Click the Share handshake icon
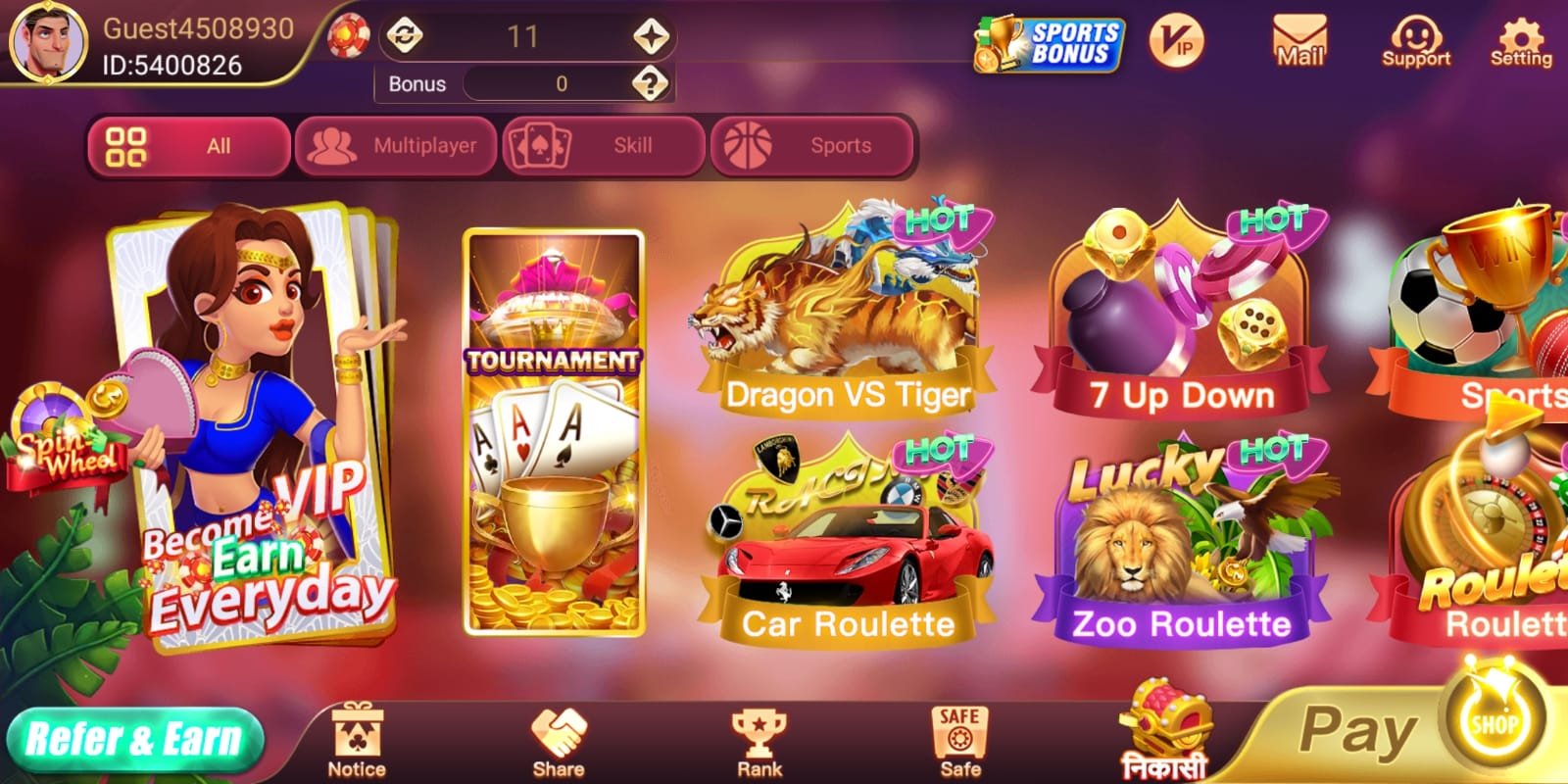The height and width of the screenshot is (784, 1568). pos(559,733)
